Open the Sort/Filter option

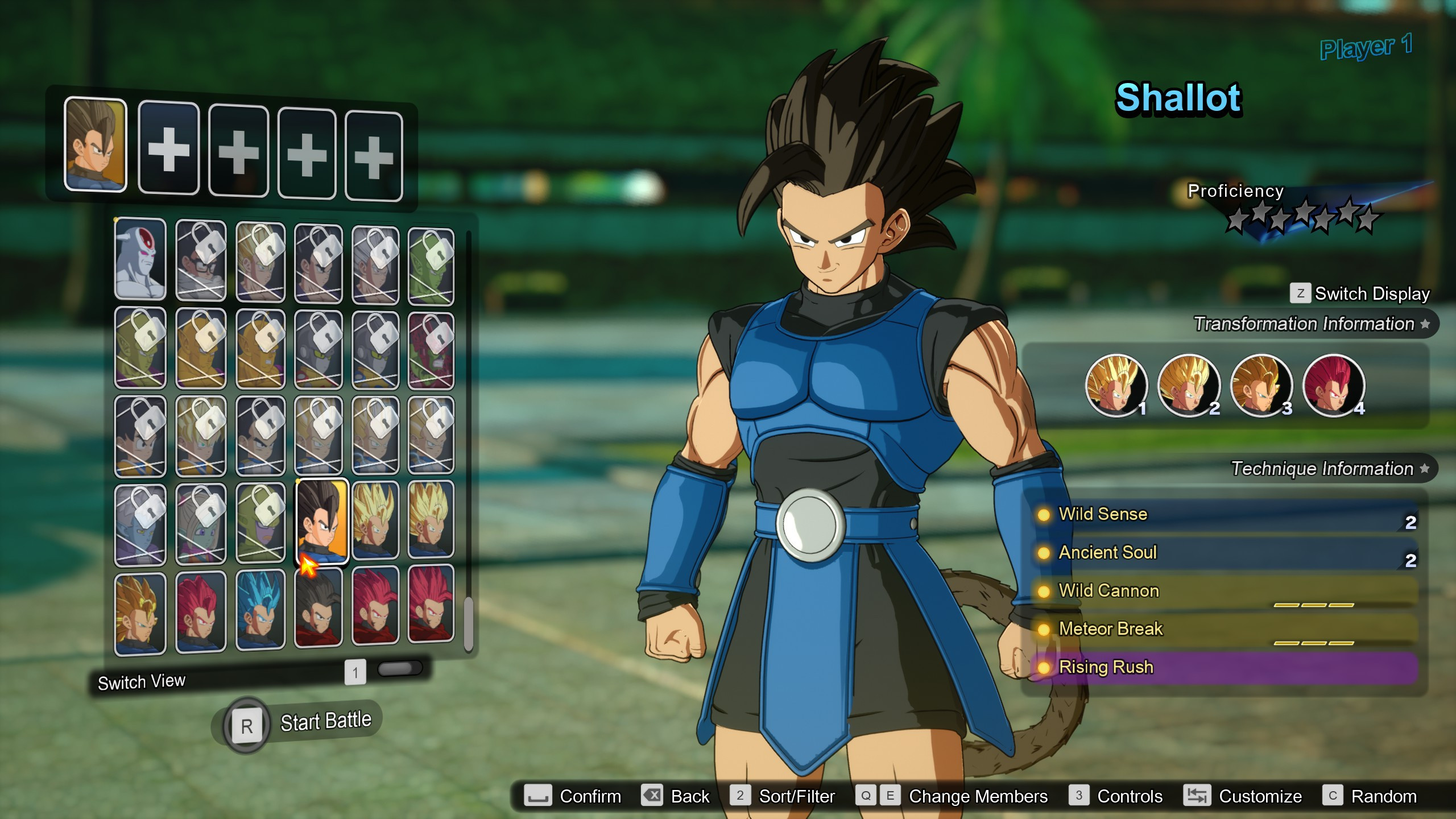click(x=783, y=796)
